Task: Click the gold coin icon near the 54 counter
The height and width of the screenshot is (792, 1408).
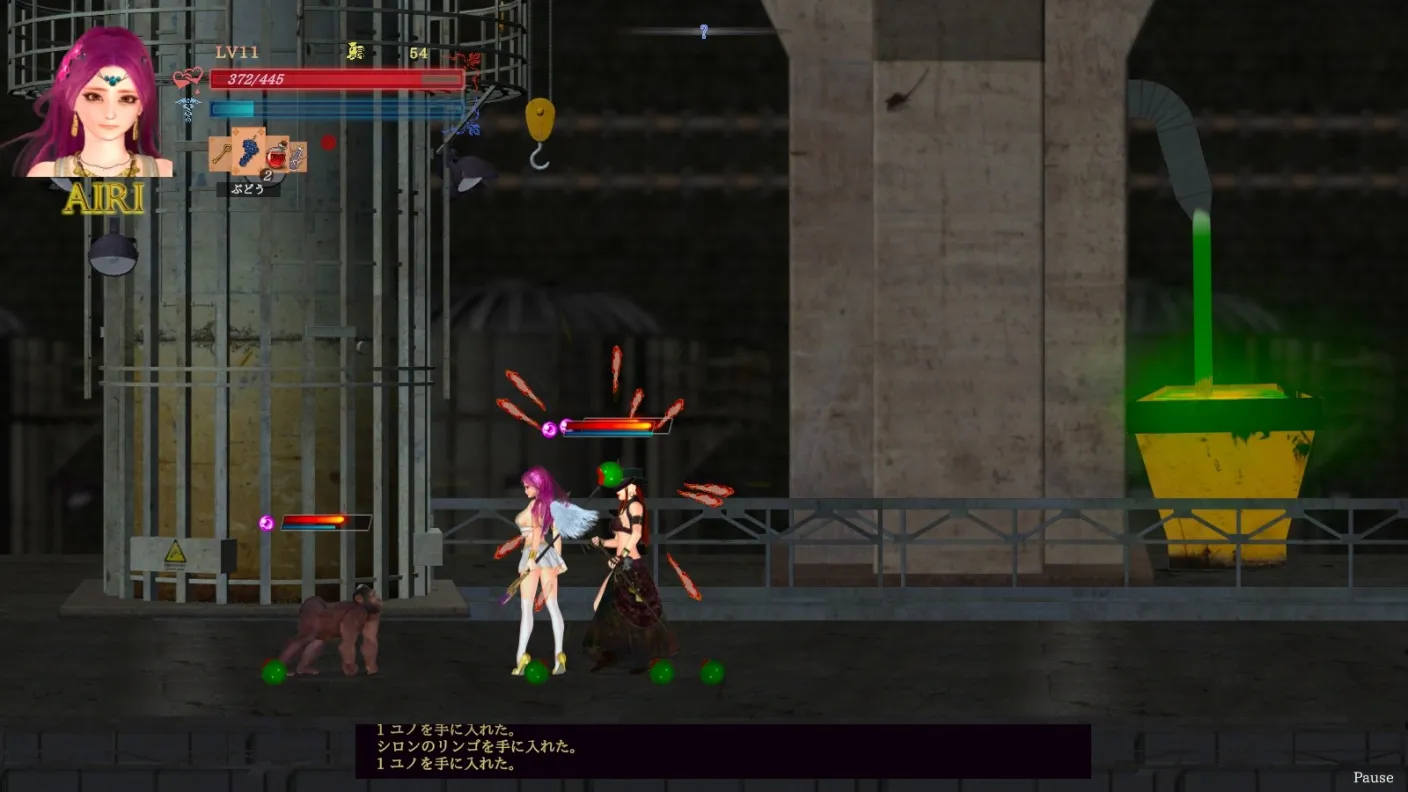Action: point(354,51)
